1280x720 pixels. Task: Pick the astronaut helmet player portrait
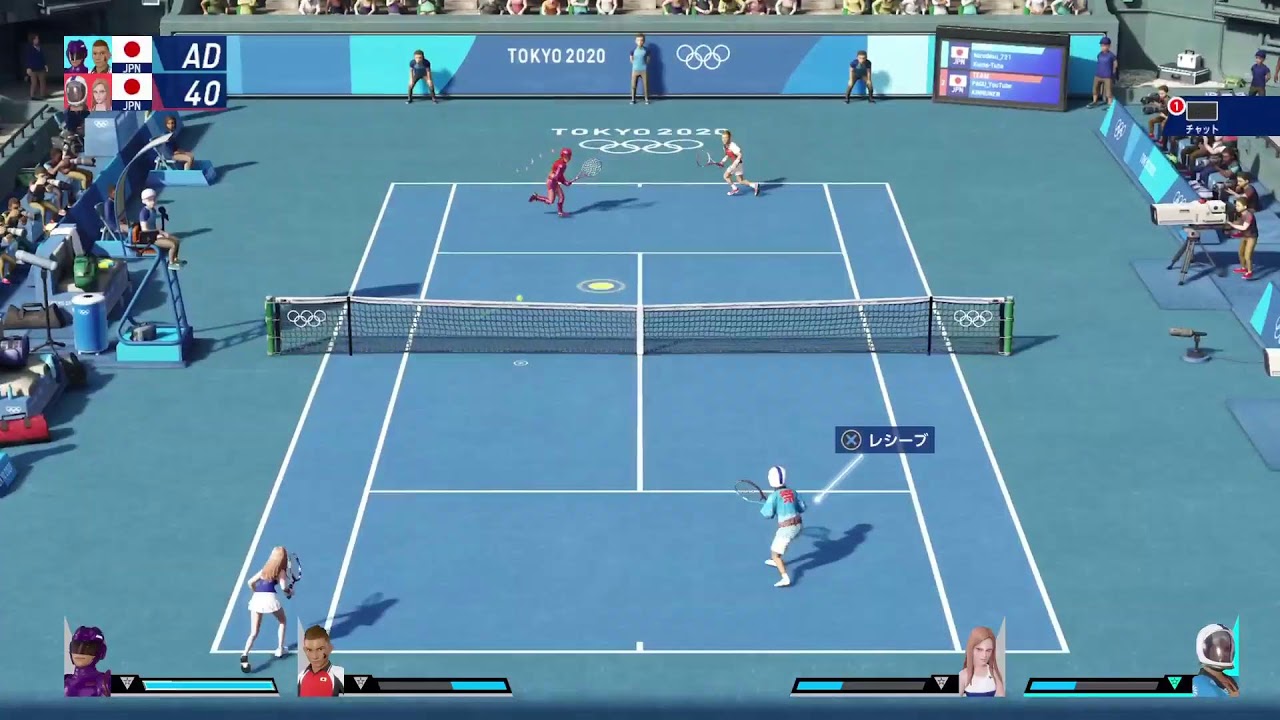(x=1215, y=659)
